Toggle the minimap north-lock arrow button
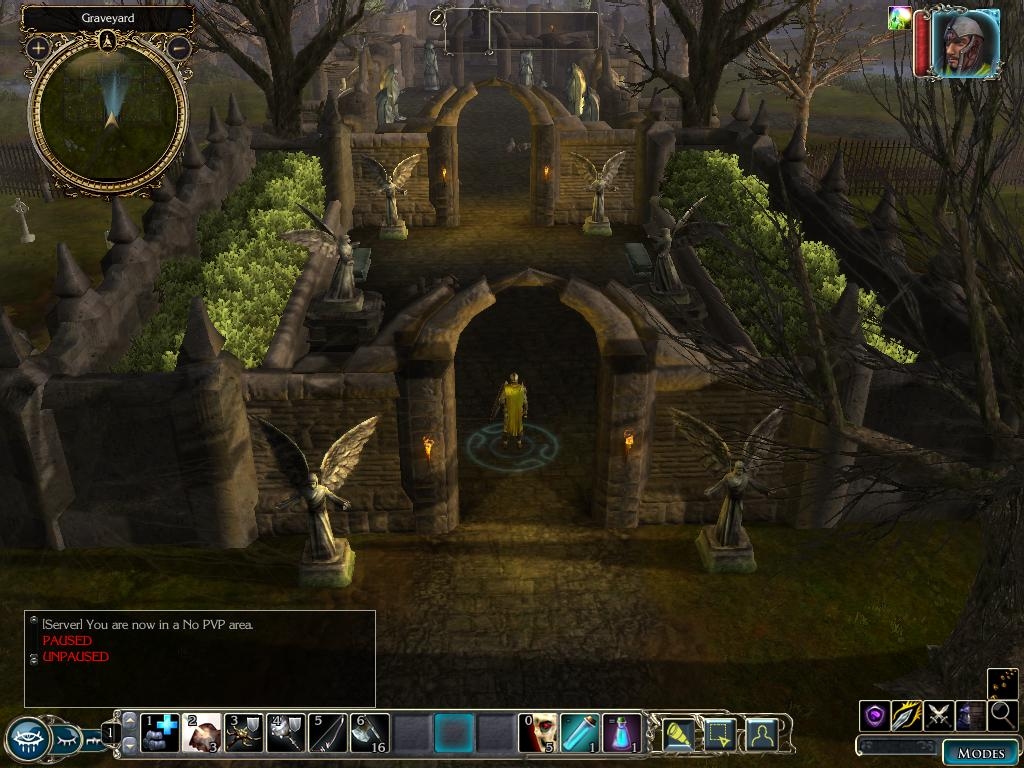 pyautogui.click(x=108, y=41)
